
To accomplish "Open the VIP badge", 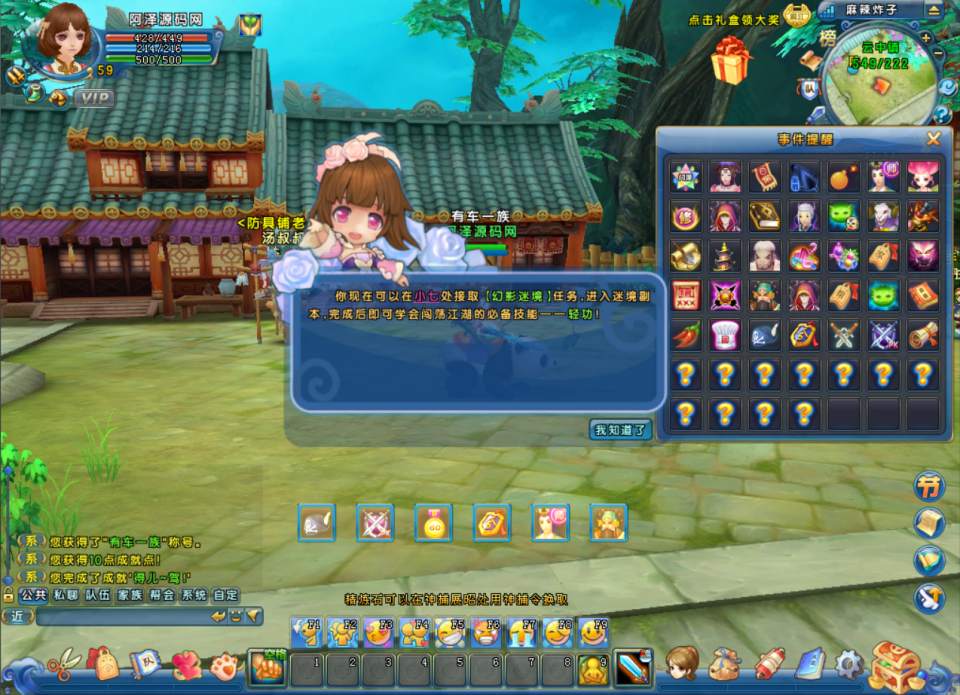I will pos(92,98).
